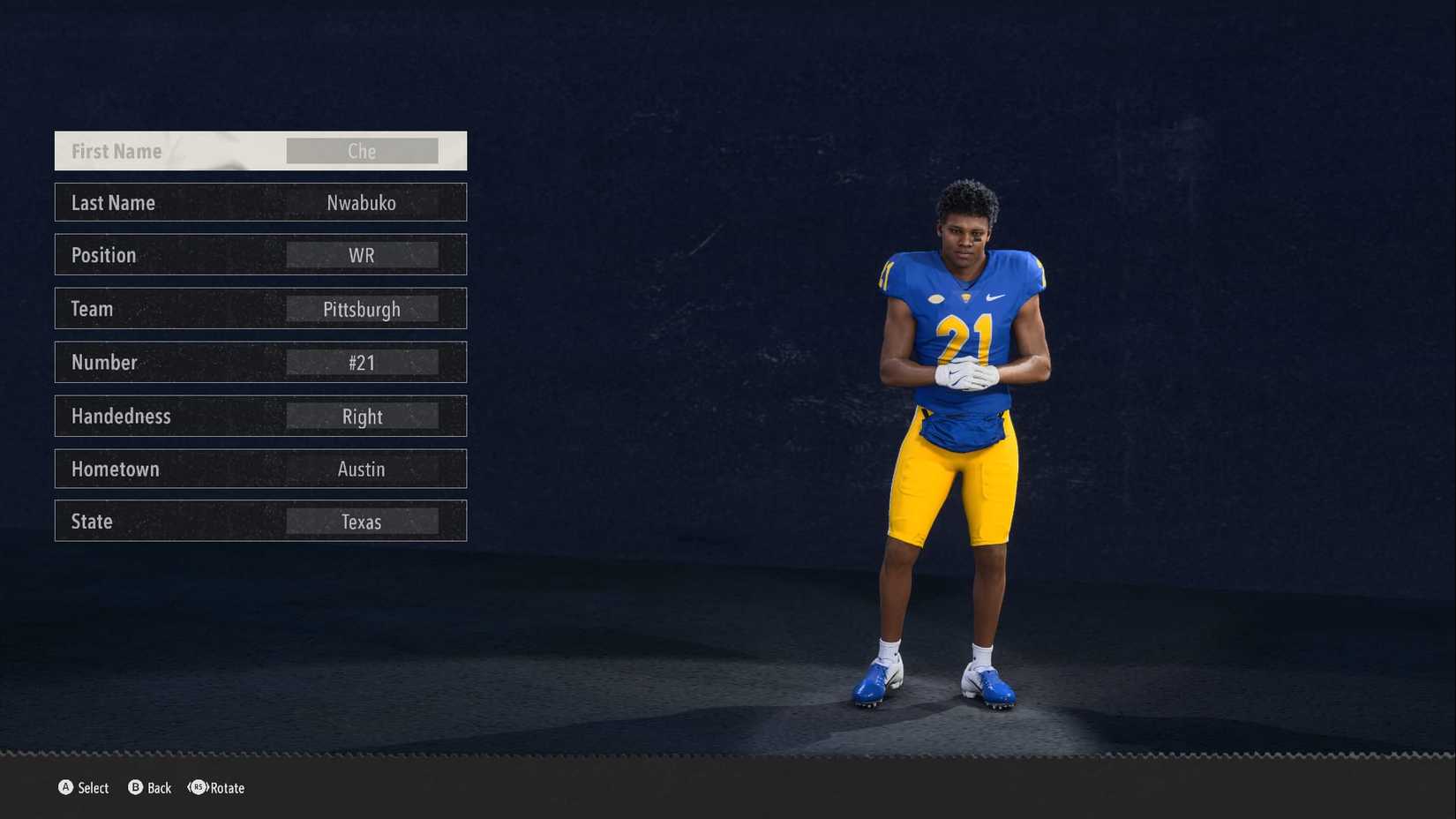The height and width of the screenshot is (819, 1456).
Task: Click the Position row label
Action: 103,255
